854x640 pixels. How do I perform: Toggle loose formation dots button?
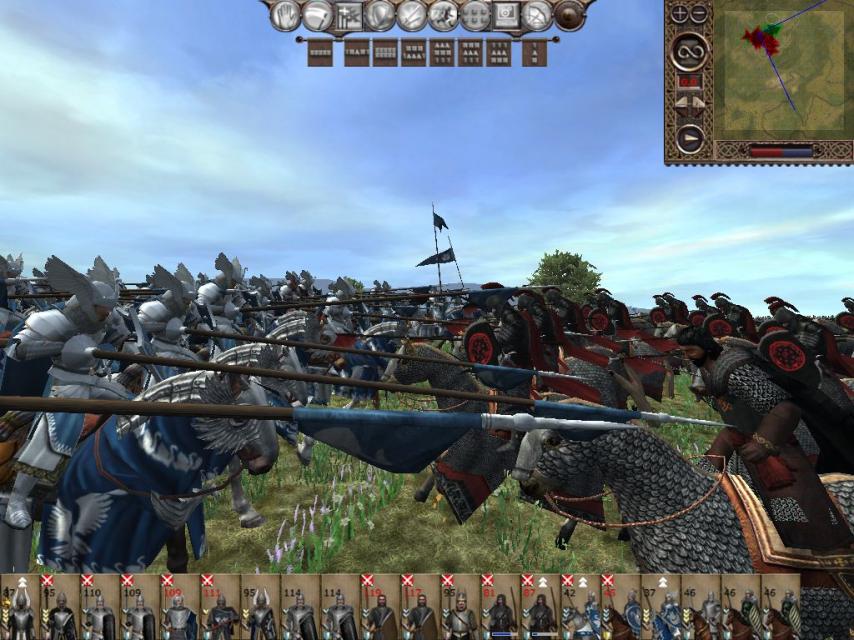[475, 14]
